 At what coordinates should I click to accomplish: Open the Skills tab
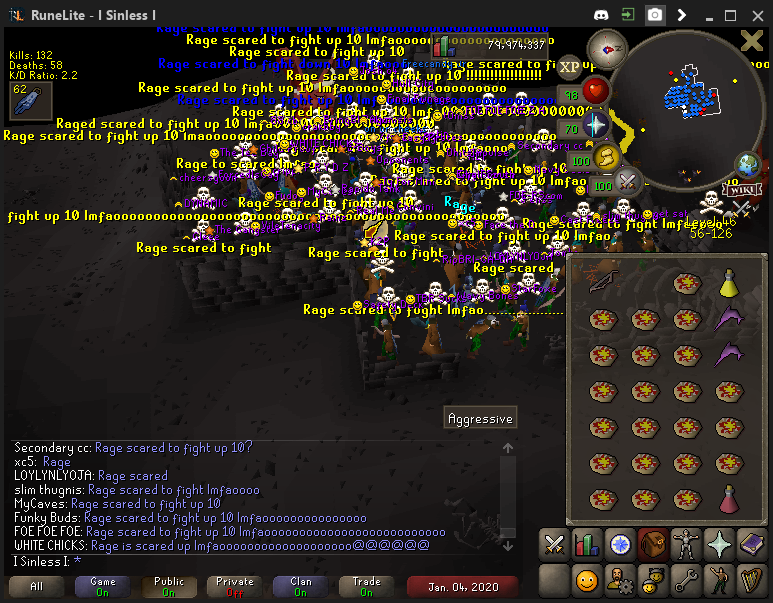click(587, 545)
